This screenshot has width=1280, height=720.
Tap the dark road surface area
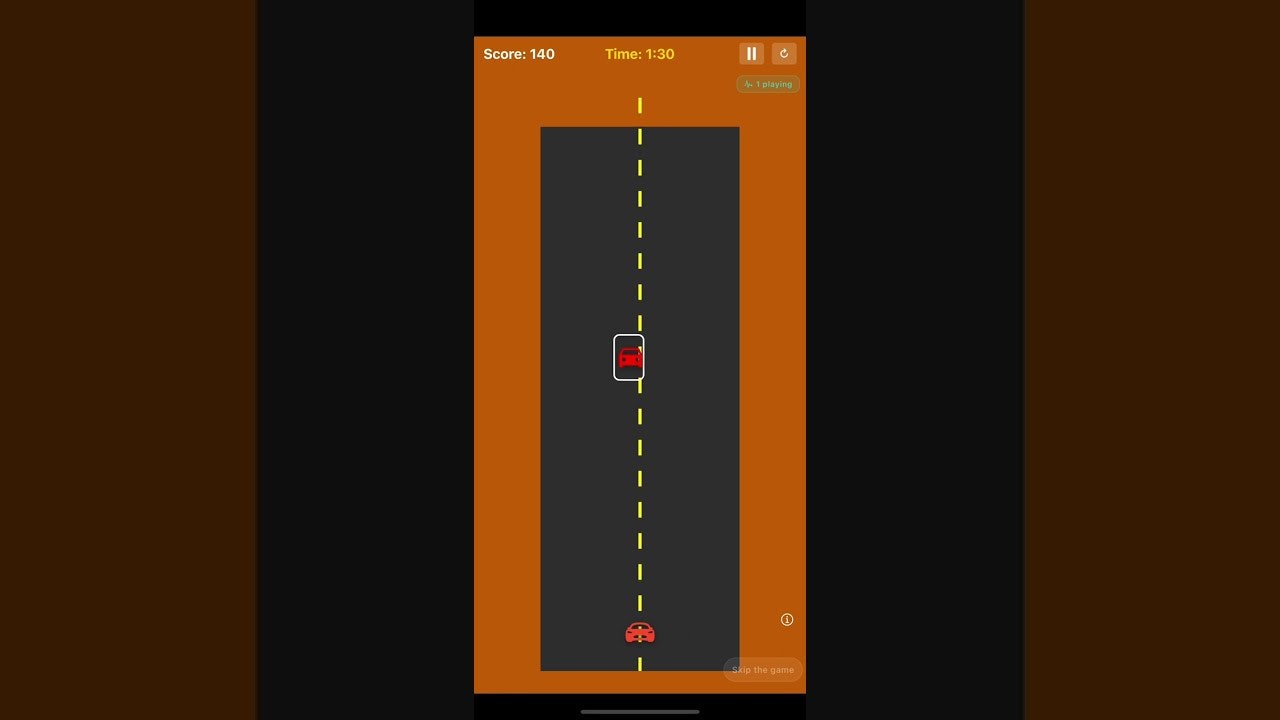[x=600, y=250]
